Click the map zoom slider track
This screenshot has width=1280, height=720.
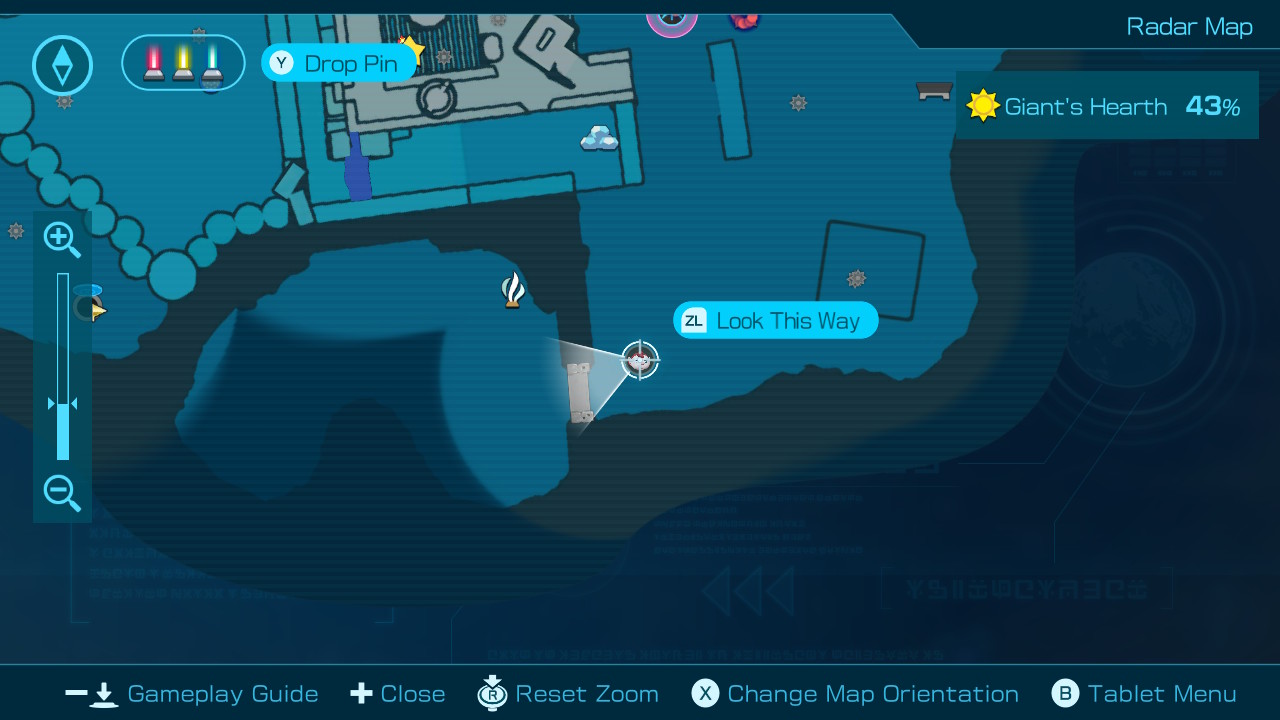tap(63, 360)
